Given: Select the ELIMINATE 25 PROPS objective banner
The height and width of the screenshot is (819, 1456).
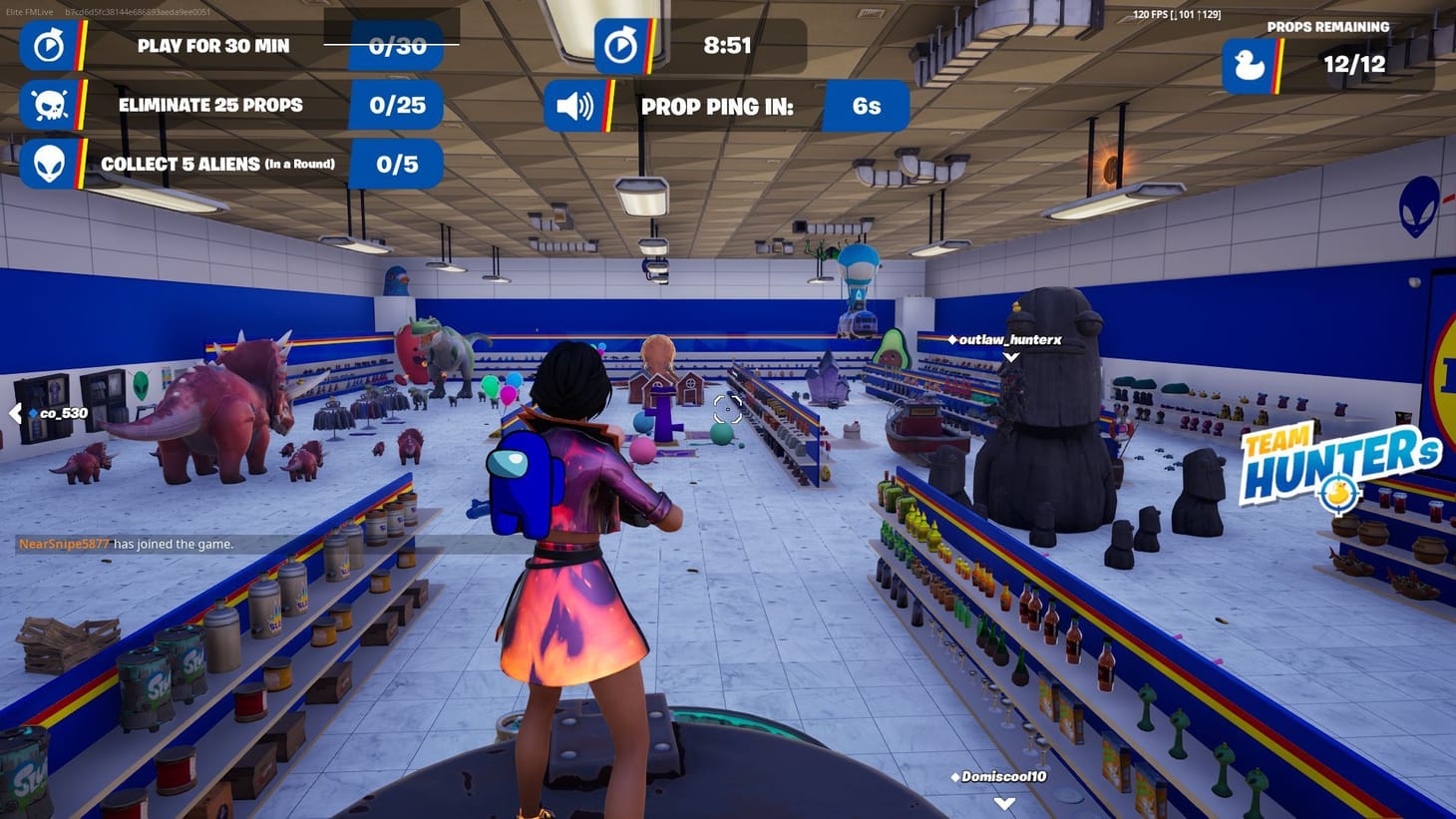Looking at the screenshot, I should [x=210, y=105].
